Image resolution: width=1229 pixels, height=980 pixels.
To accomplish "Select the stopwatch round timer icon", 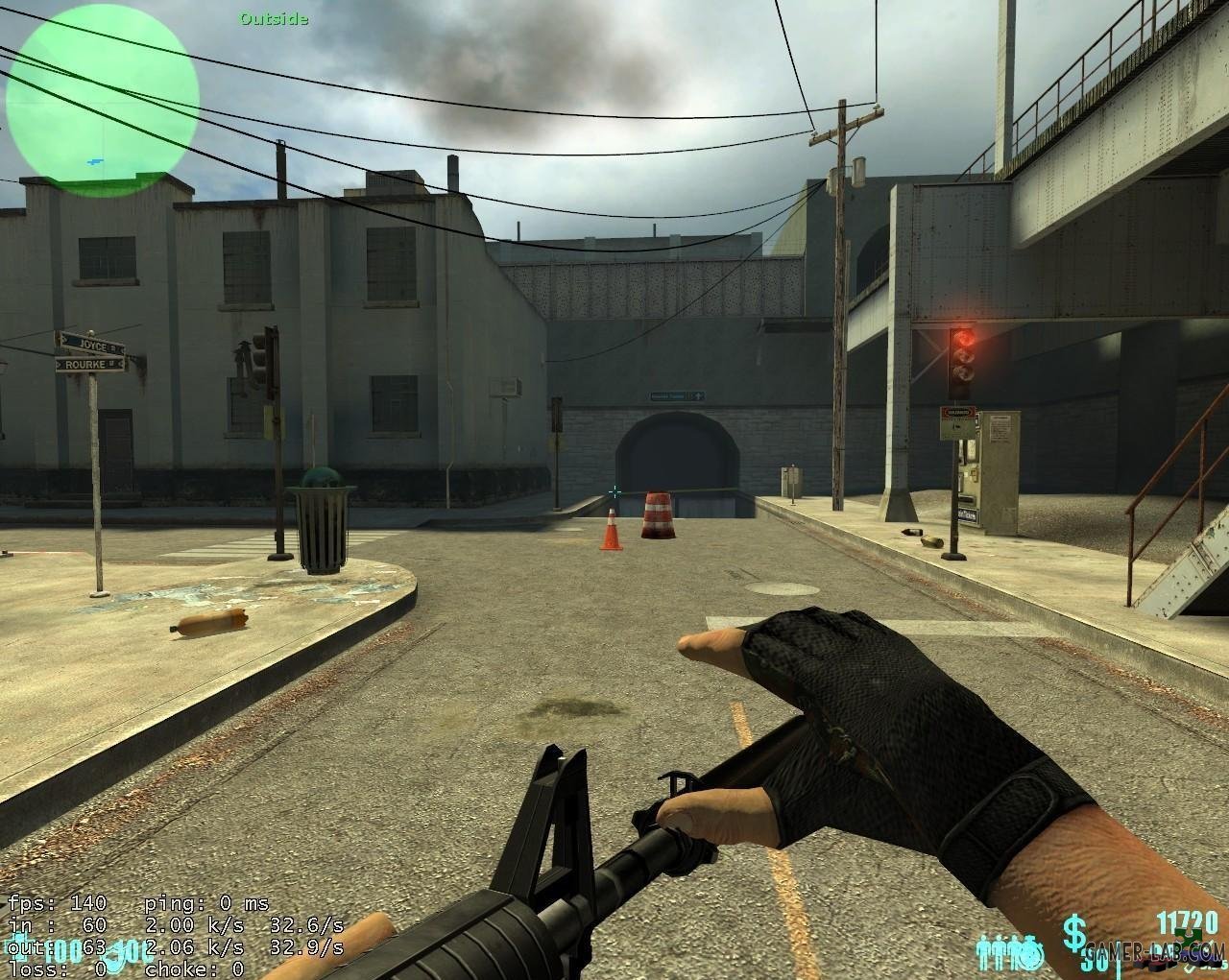I will (1030, 953).
